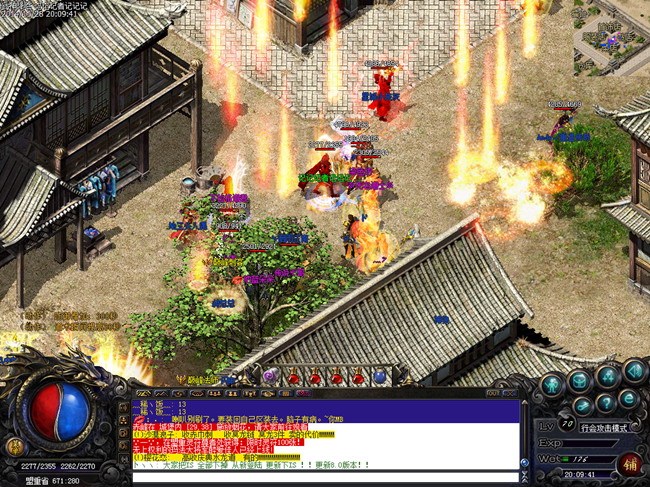Viewport: 650px width, 487px height.
Task: Open the question mark help button
Action: tap(607, 402)
